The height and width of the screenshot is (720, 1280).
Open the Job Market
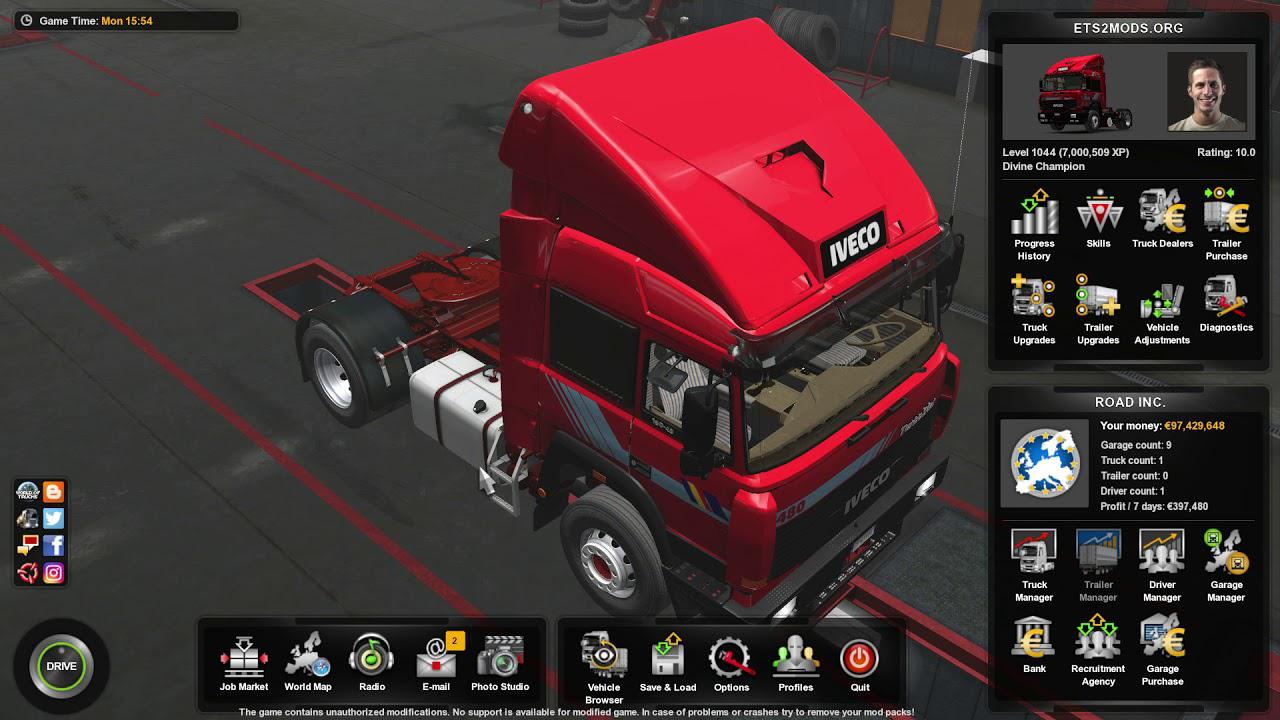click(244, 660)
